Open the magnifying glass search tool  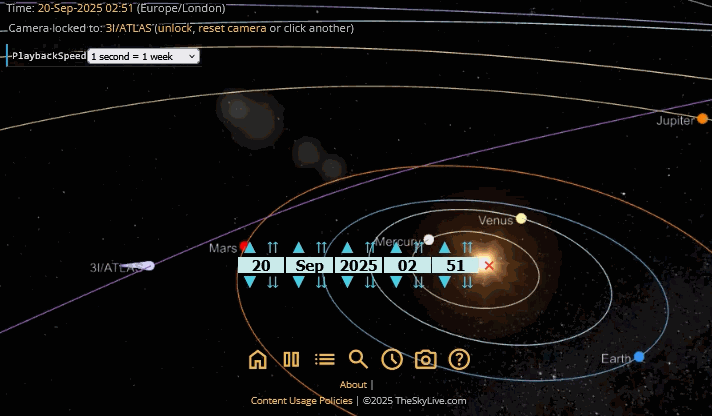coord(358,360)
